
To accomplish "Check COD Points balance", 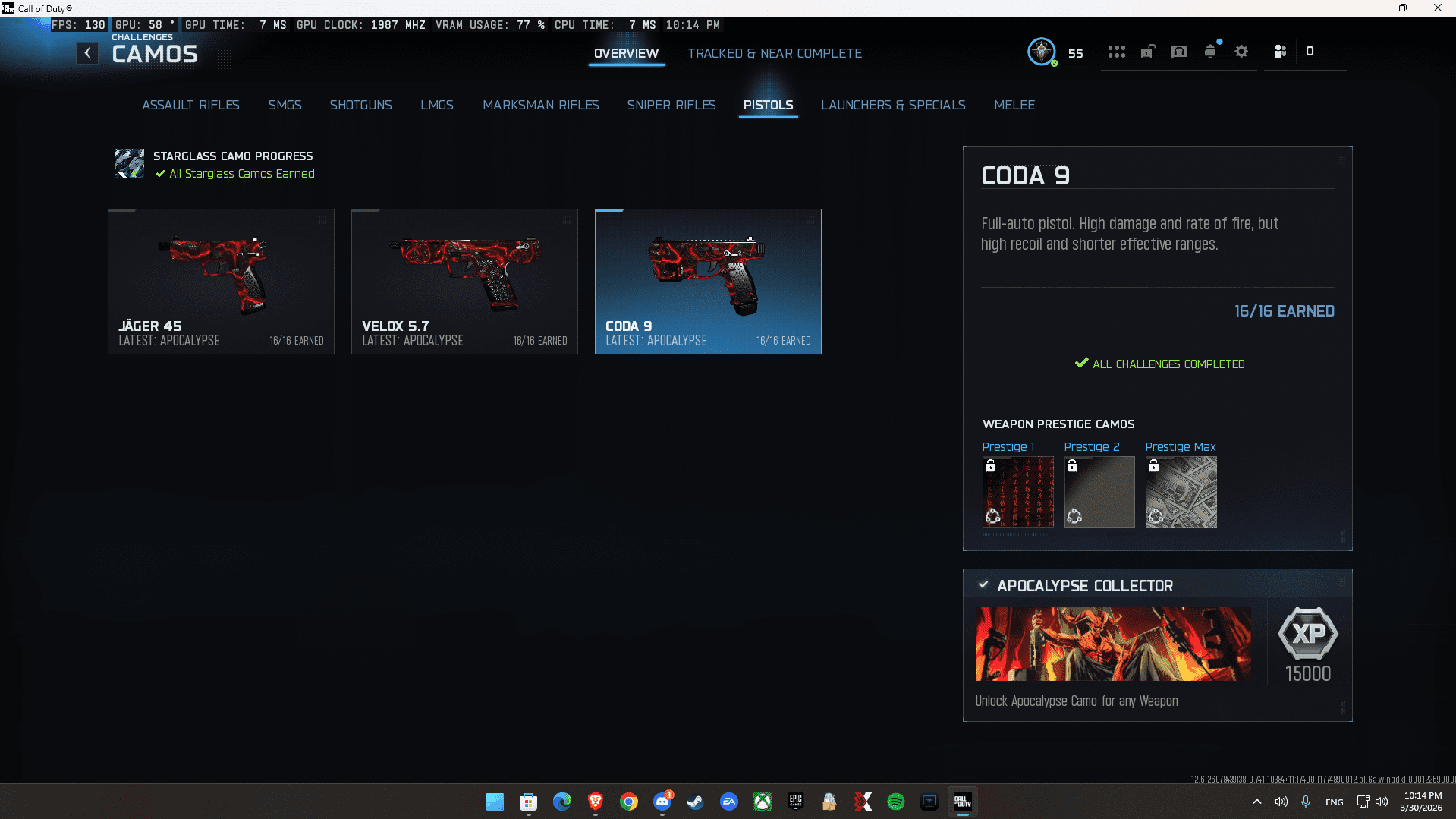I will tap(1310, 51).
